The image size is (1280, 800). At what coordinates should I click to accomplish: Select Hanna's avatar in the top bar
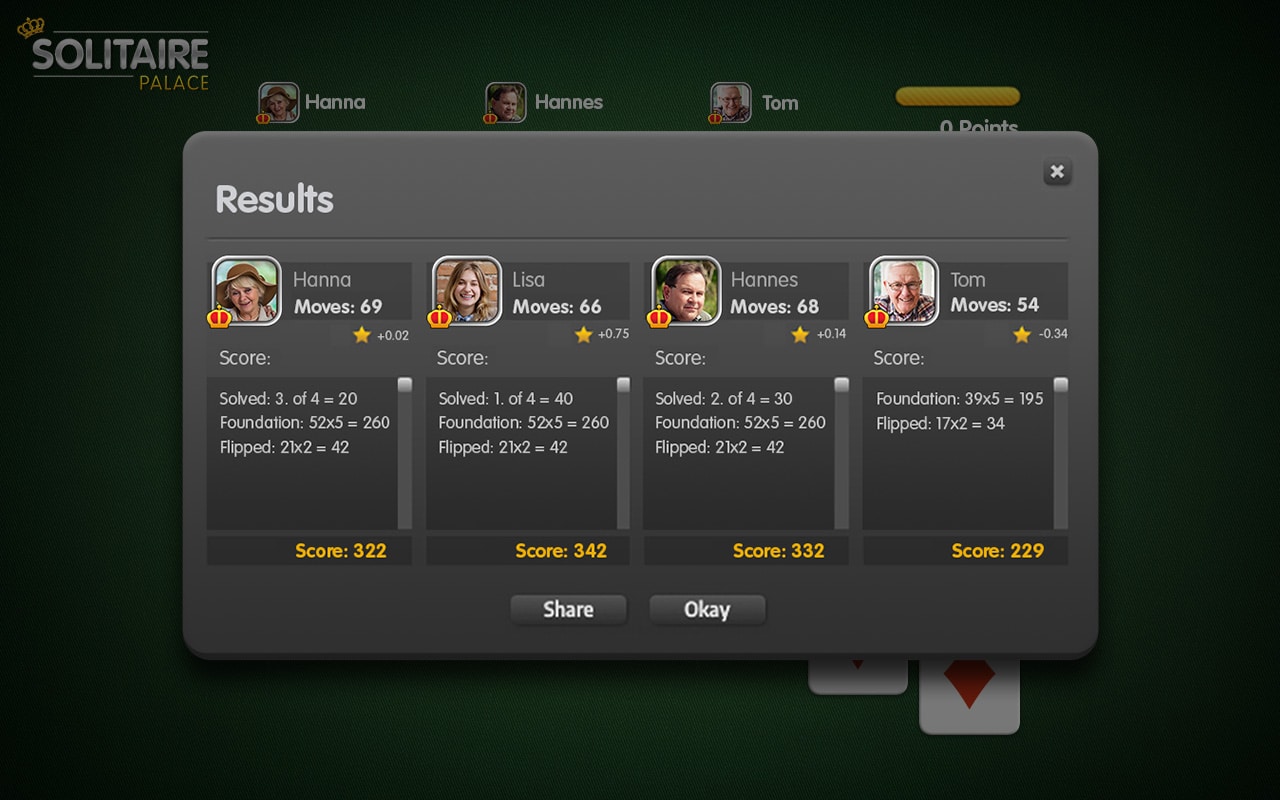pyautogui.click(x=278, y=102)
